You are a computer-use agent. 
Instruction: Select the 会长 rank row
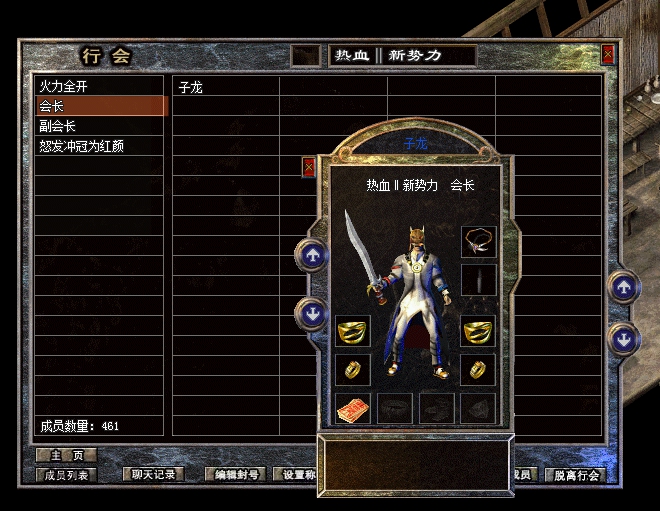point(100,106)
